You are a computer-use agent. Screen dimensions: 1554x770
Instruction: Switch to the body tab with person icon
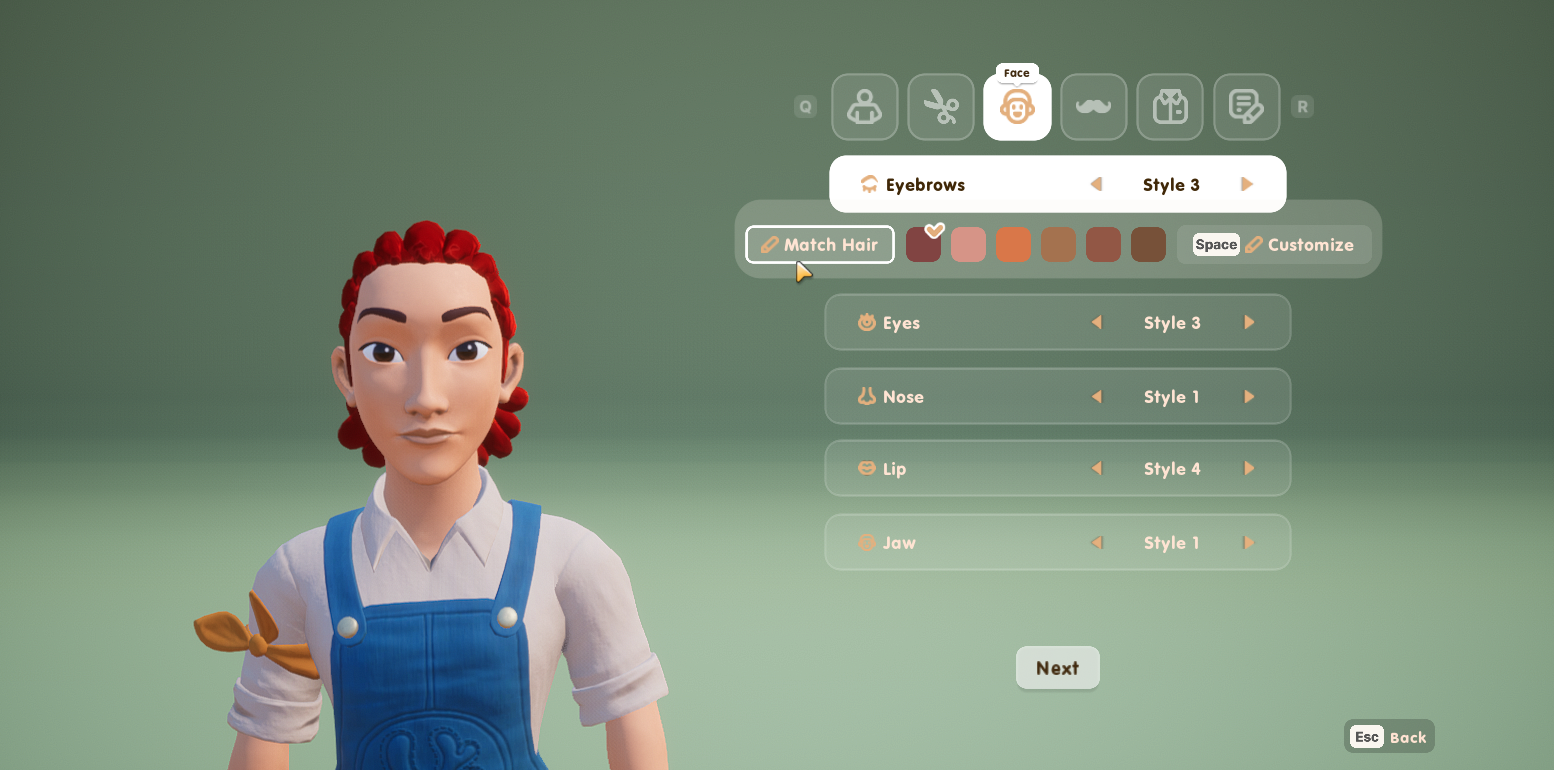864,107
